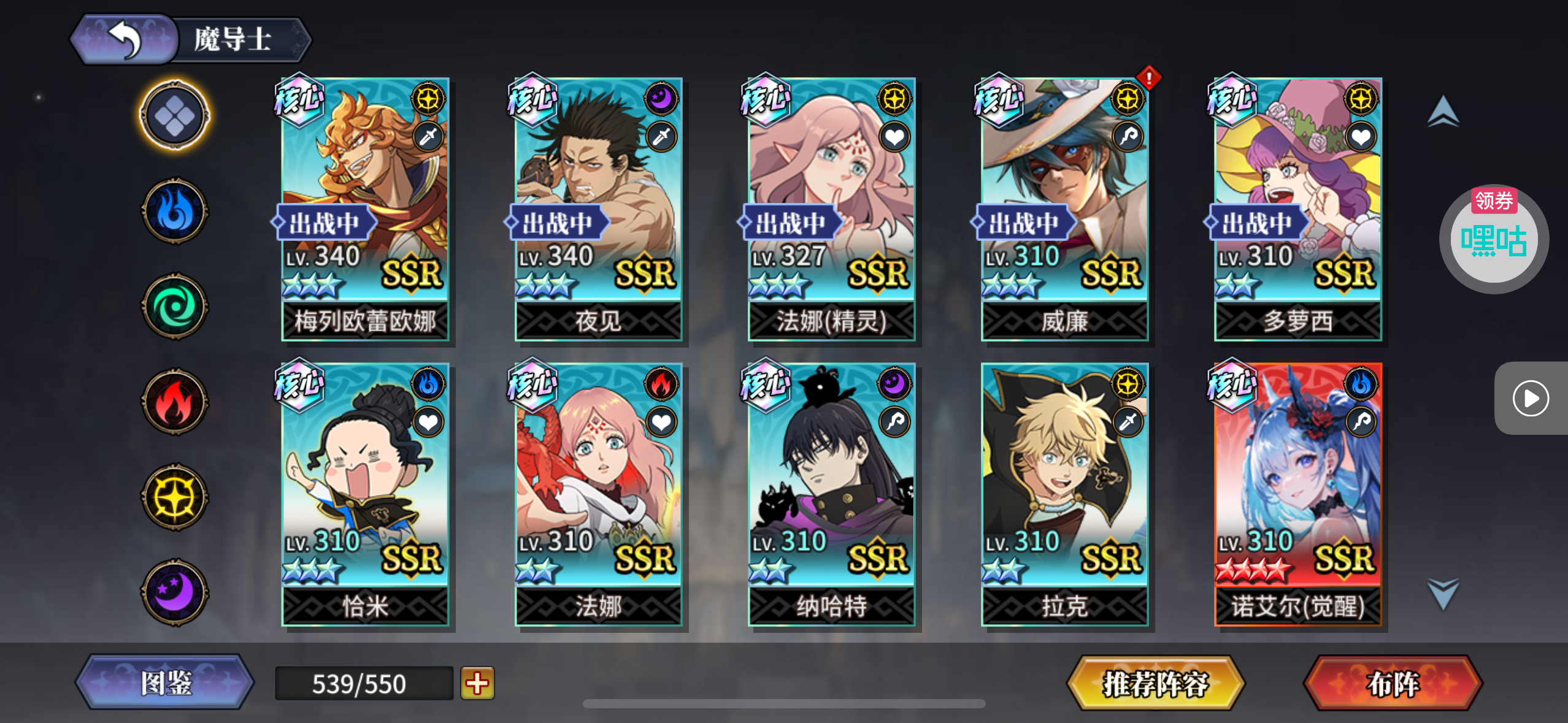Filter by yellow light element
1568x723 pixels.
point(175,497)
